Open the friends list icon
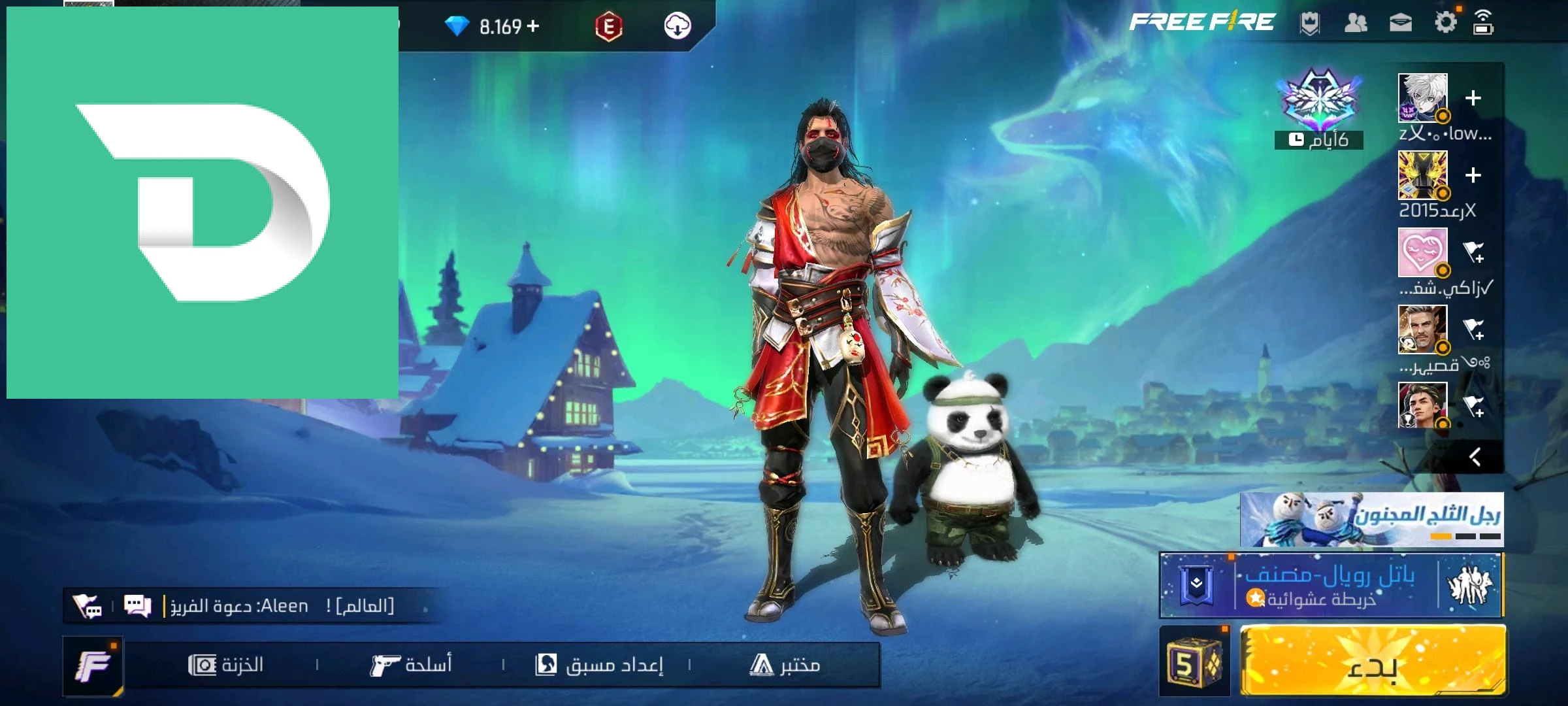Screen dimensions: 1568x706 (x=1356, y=24)
